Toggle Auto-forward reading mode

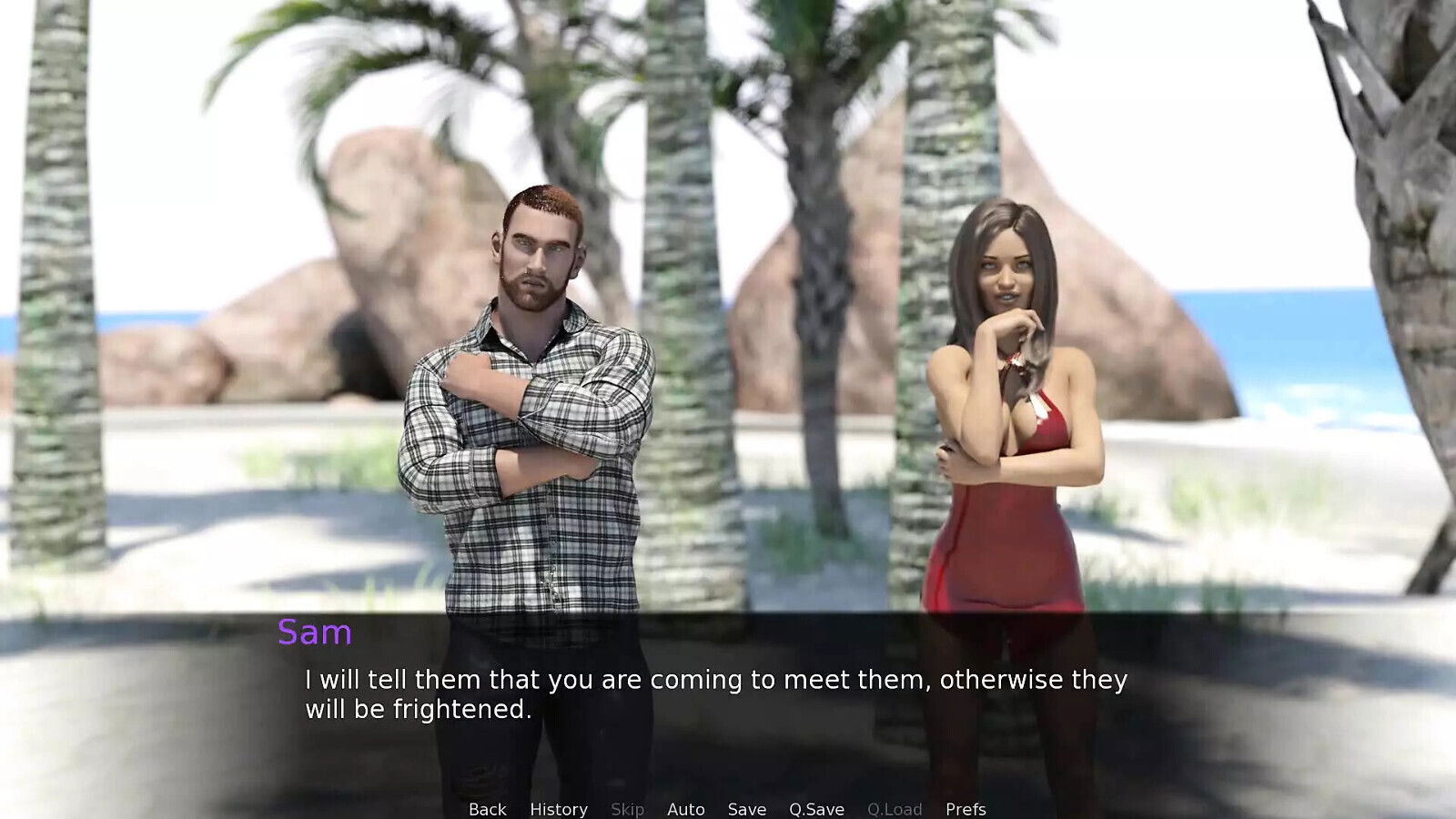coord(685,808)
